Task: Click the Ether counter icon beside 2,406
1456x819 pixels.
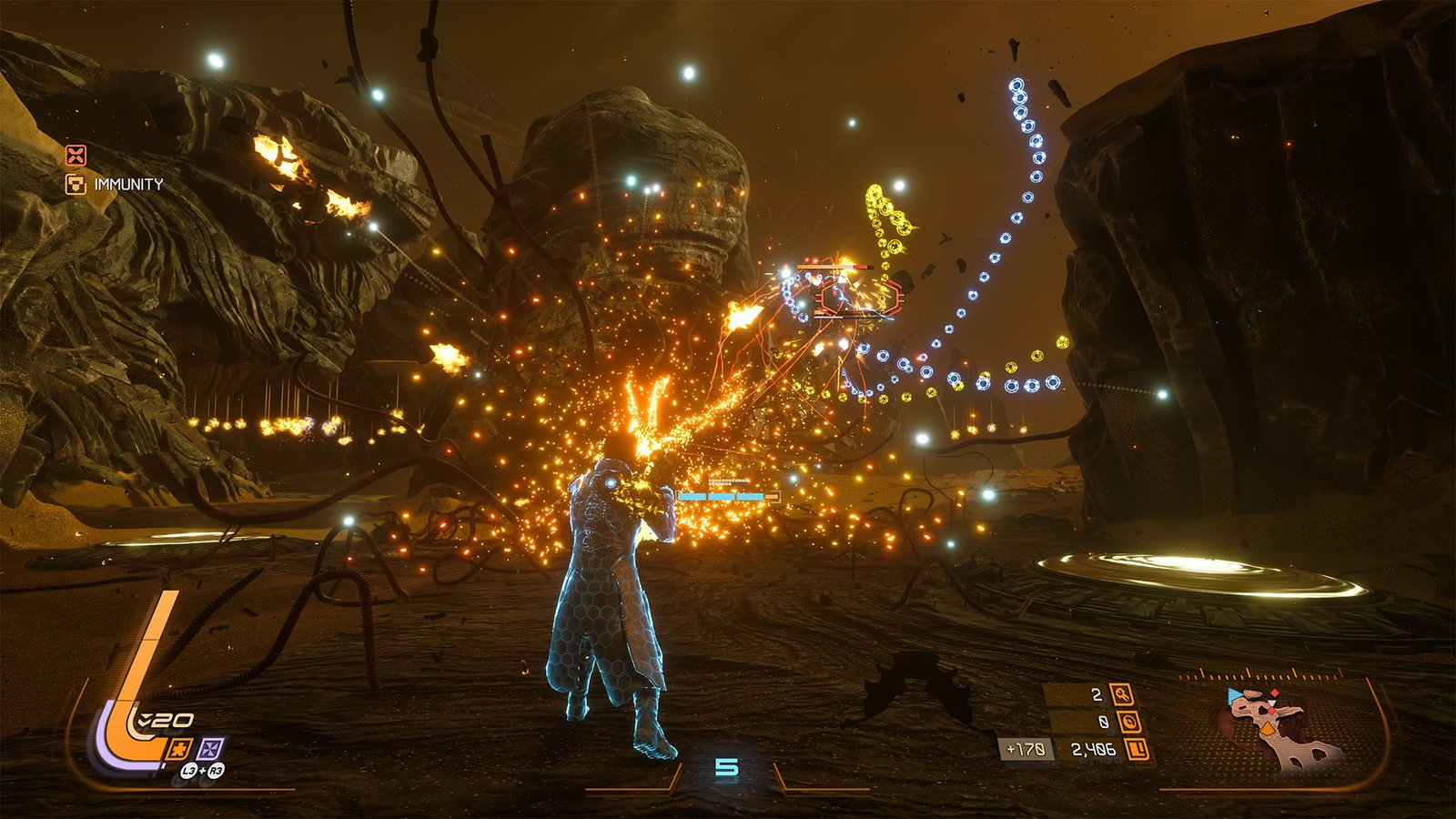Action: pos(1137,749)
